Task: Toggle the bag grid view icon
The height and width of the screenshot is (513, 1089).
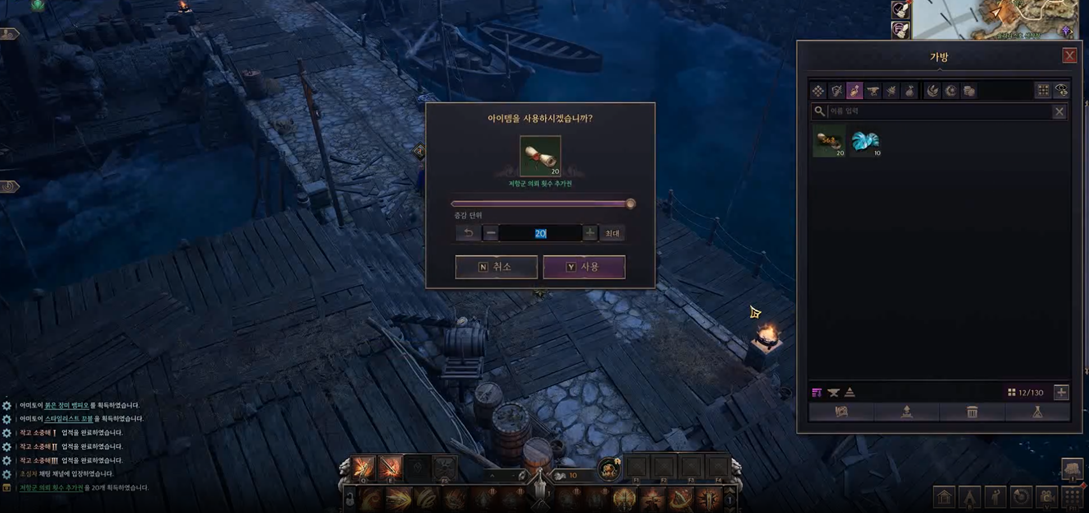Action: pyautogui.click(x=1043, y=91)
